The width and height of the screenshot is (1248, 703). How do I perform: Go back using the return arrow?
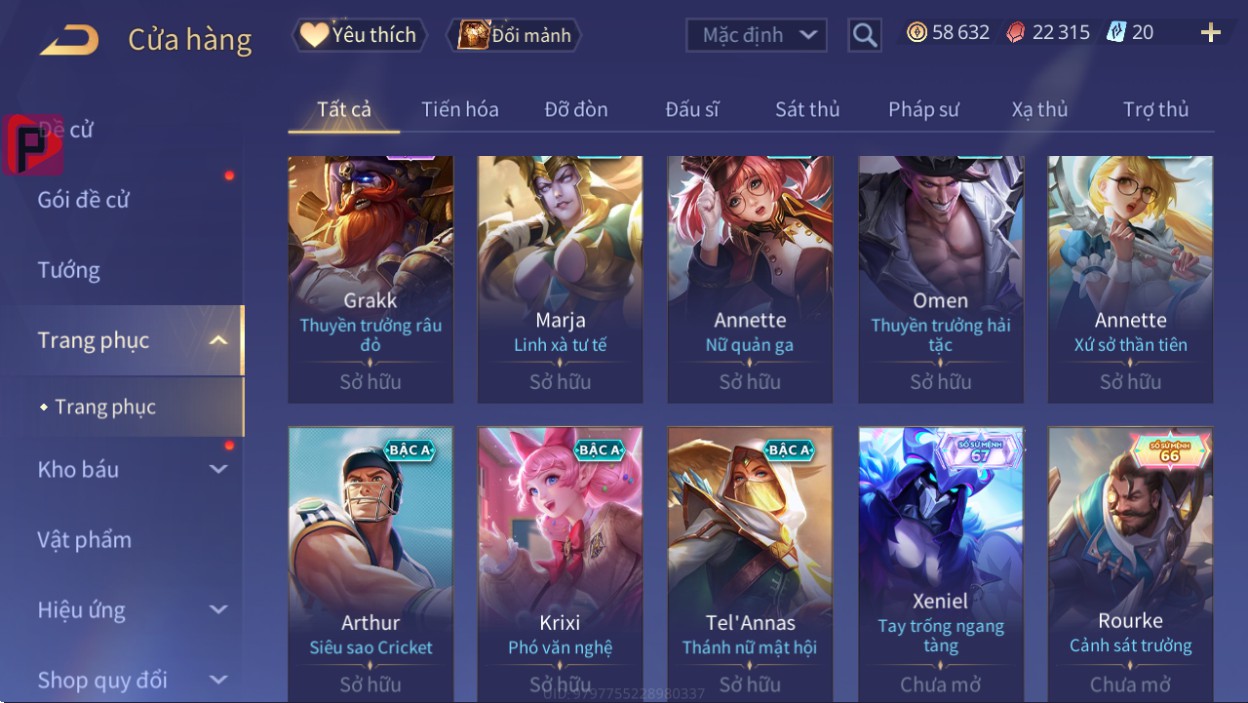point(70,40)
